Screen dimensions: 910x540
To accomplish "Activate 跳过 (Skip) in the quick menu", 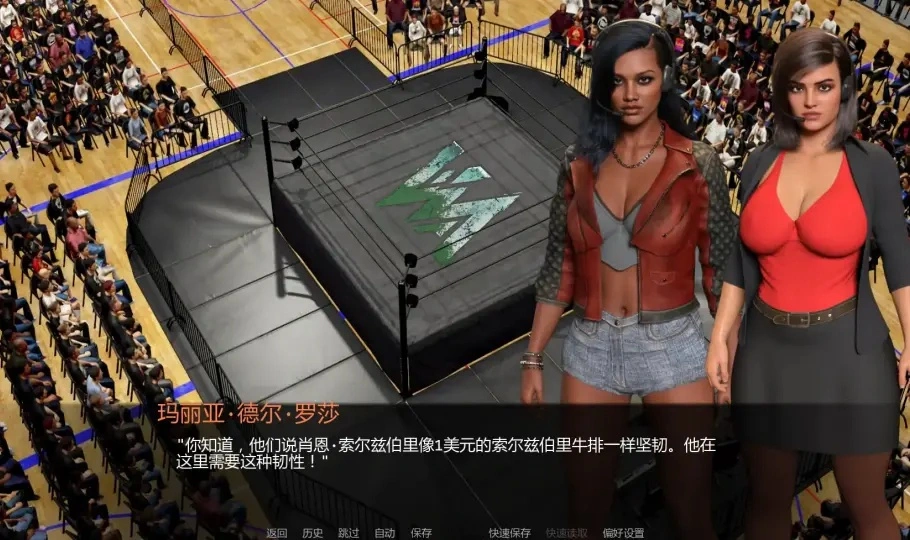I will tap(349, 533).
